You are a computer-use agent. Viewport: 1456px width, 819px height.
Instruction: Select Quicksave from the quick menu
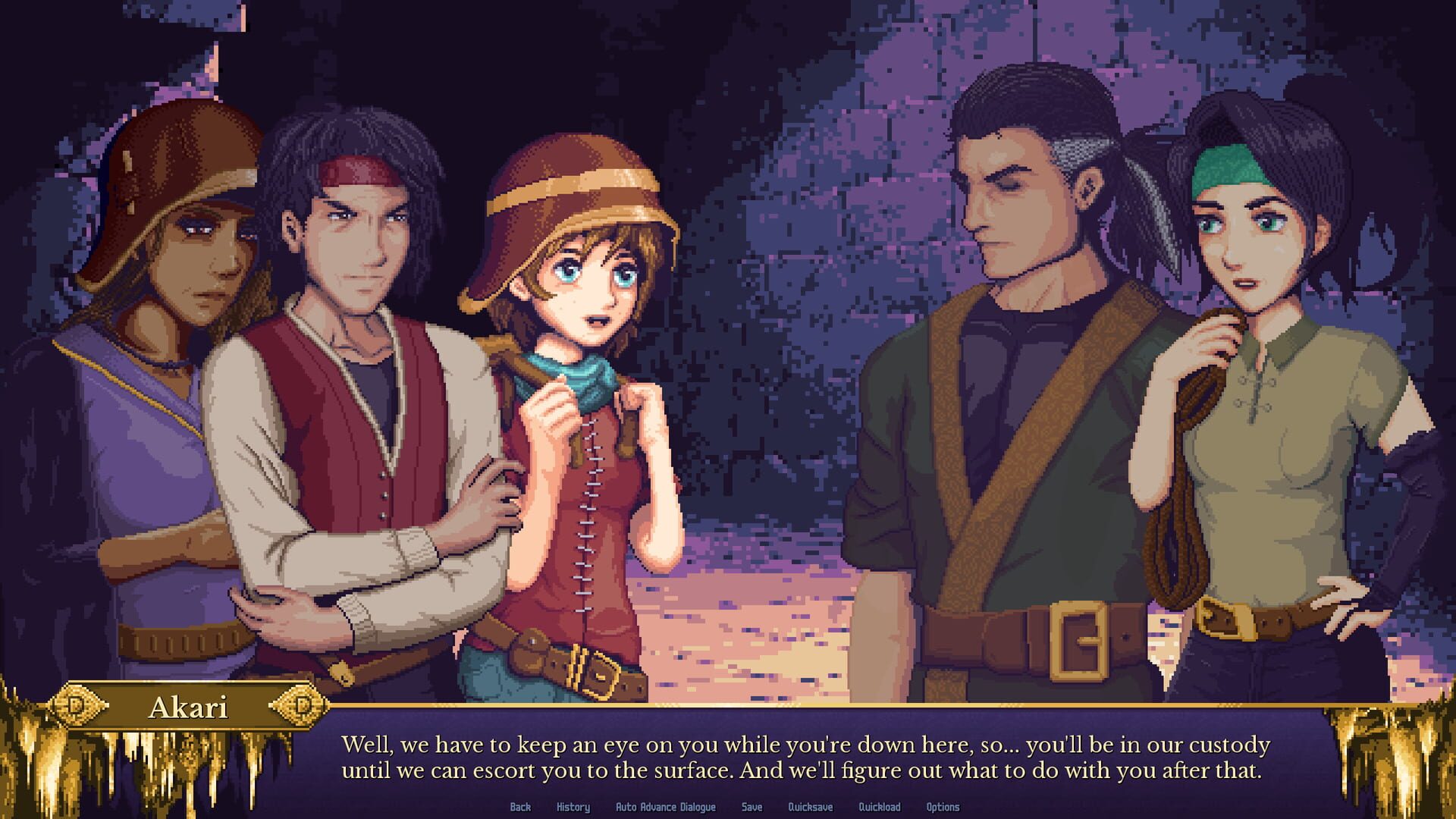tap(809, 808)
